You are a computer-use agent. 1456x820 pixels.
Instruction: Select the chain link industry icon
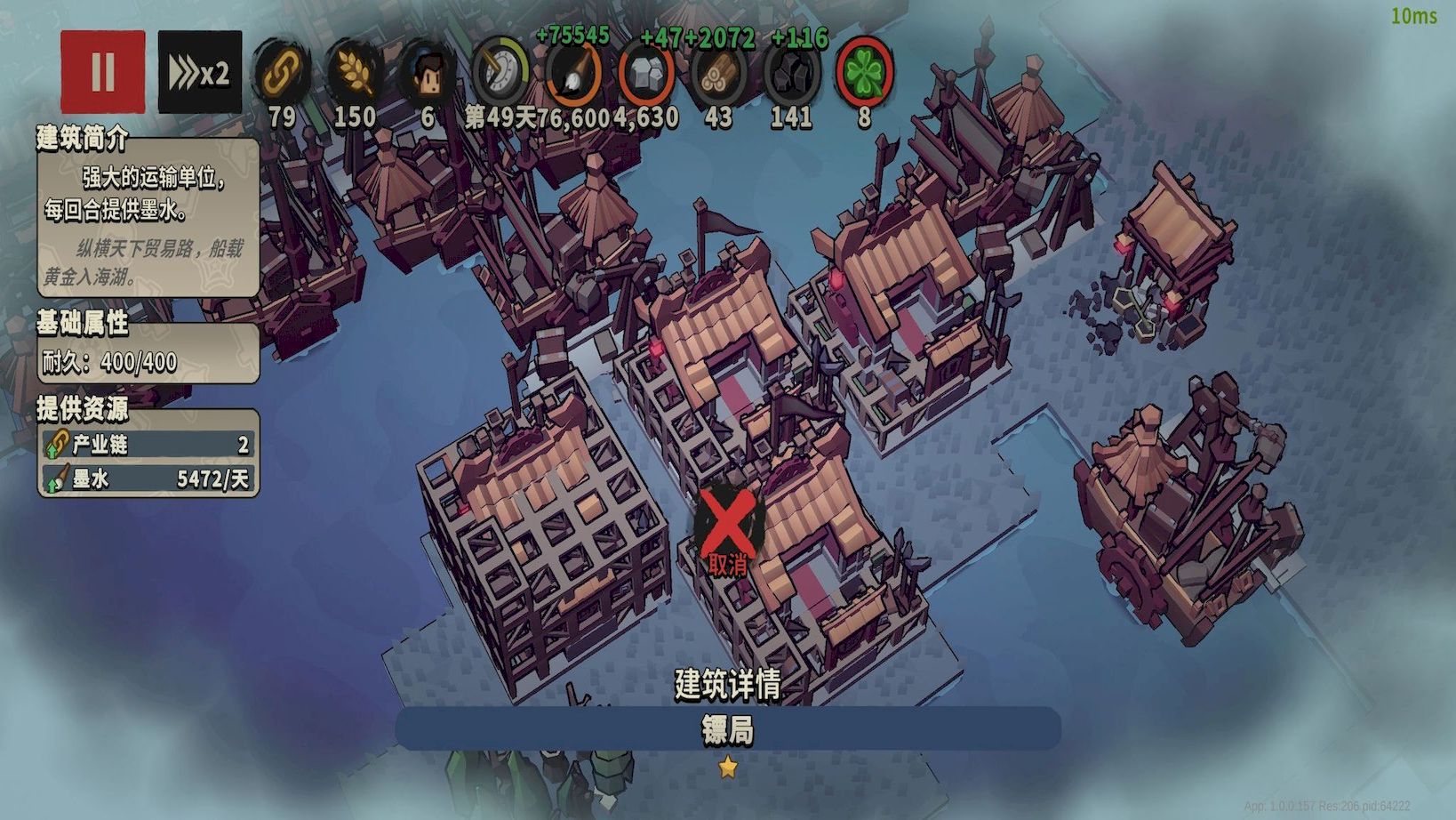[282, 73]
